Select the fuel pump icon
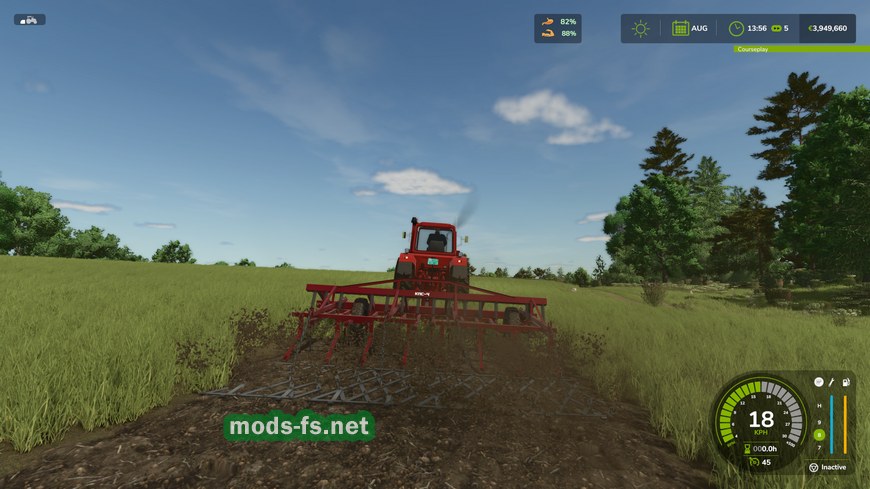 click(x=845, y=382)
